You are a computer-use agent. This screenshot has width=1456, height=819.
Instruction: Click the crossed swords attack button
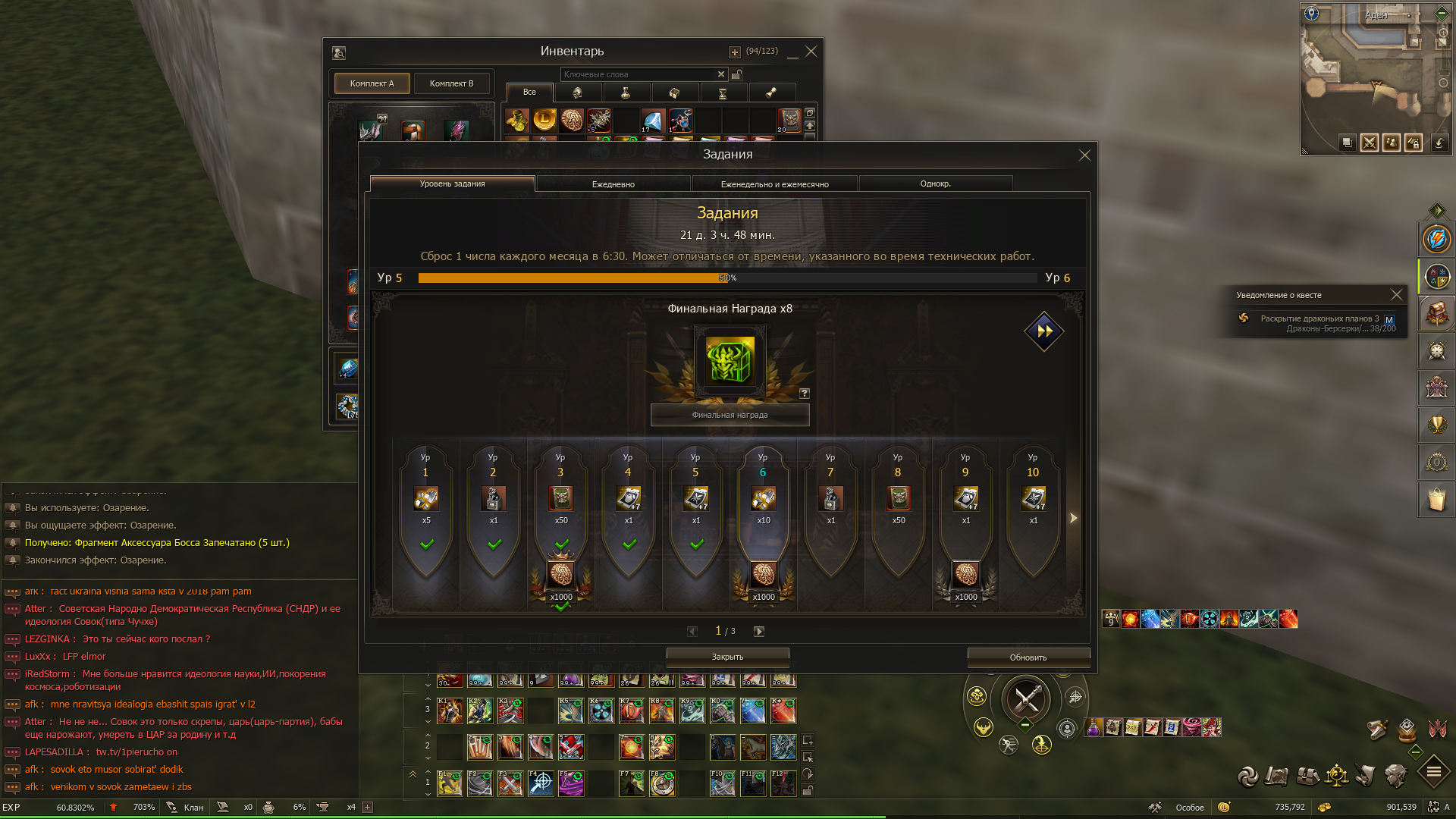coord(1026,698)
